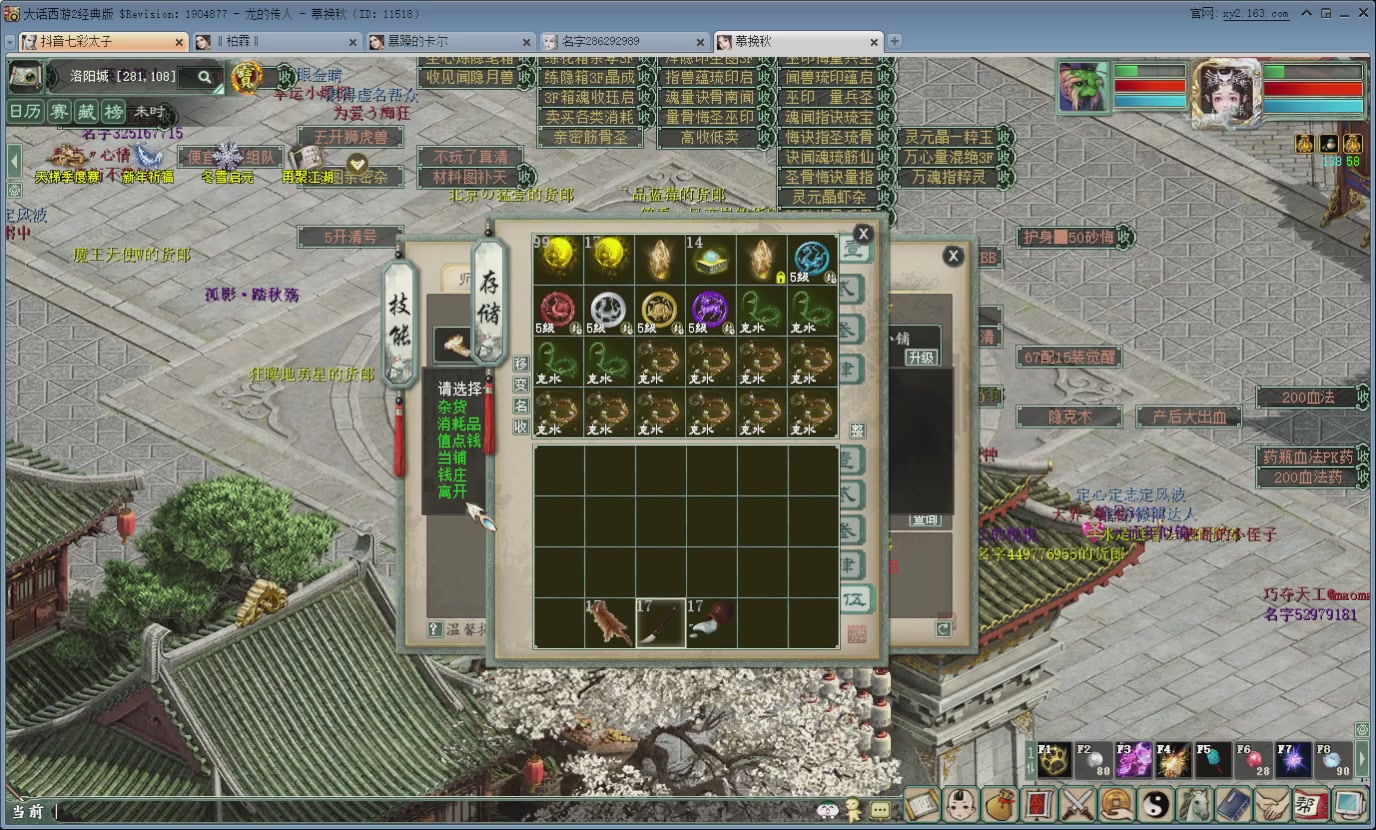
Task: Click the blue 5级 dragon token slot
Action: click(x=812, y=259)
